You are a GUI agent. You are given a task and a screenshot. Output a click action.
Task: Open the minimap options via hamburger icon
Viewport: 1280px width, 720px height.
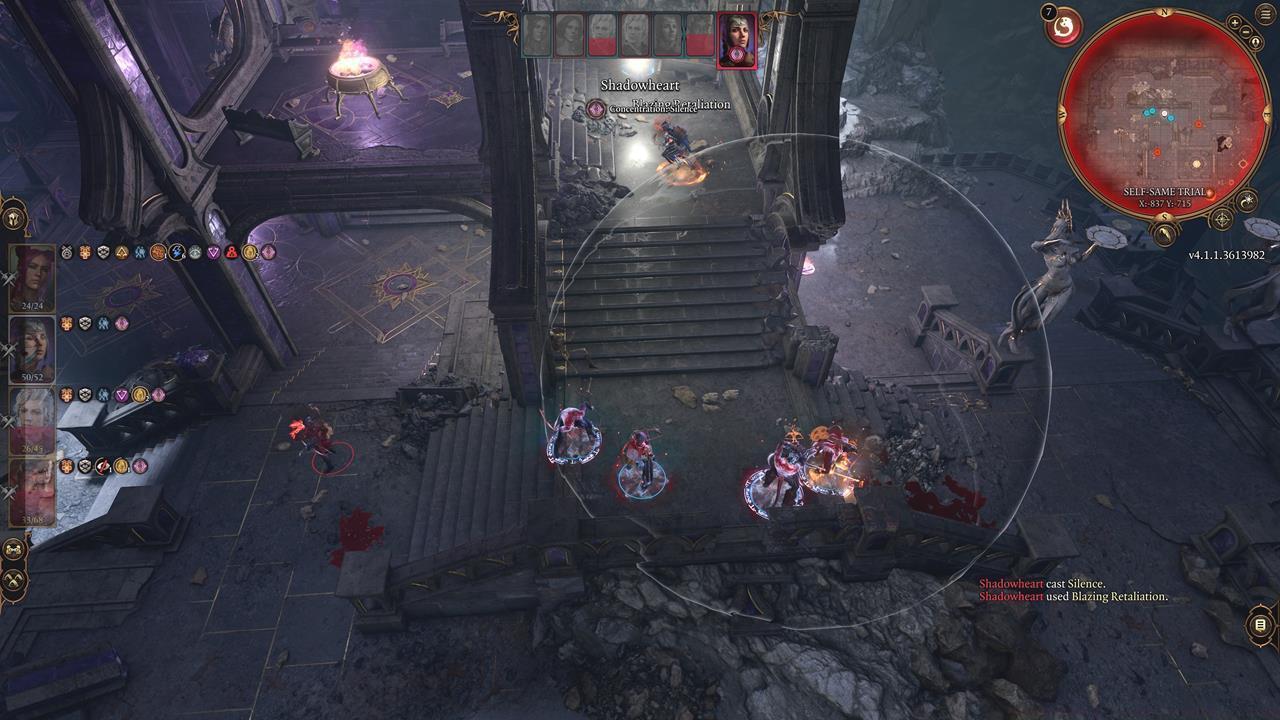tap(1264, 14)
